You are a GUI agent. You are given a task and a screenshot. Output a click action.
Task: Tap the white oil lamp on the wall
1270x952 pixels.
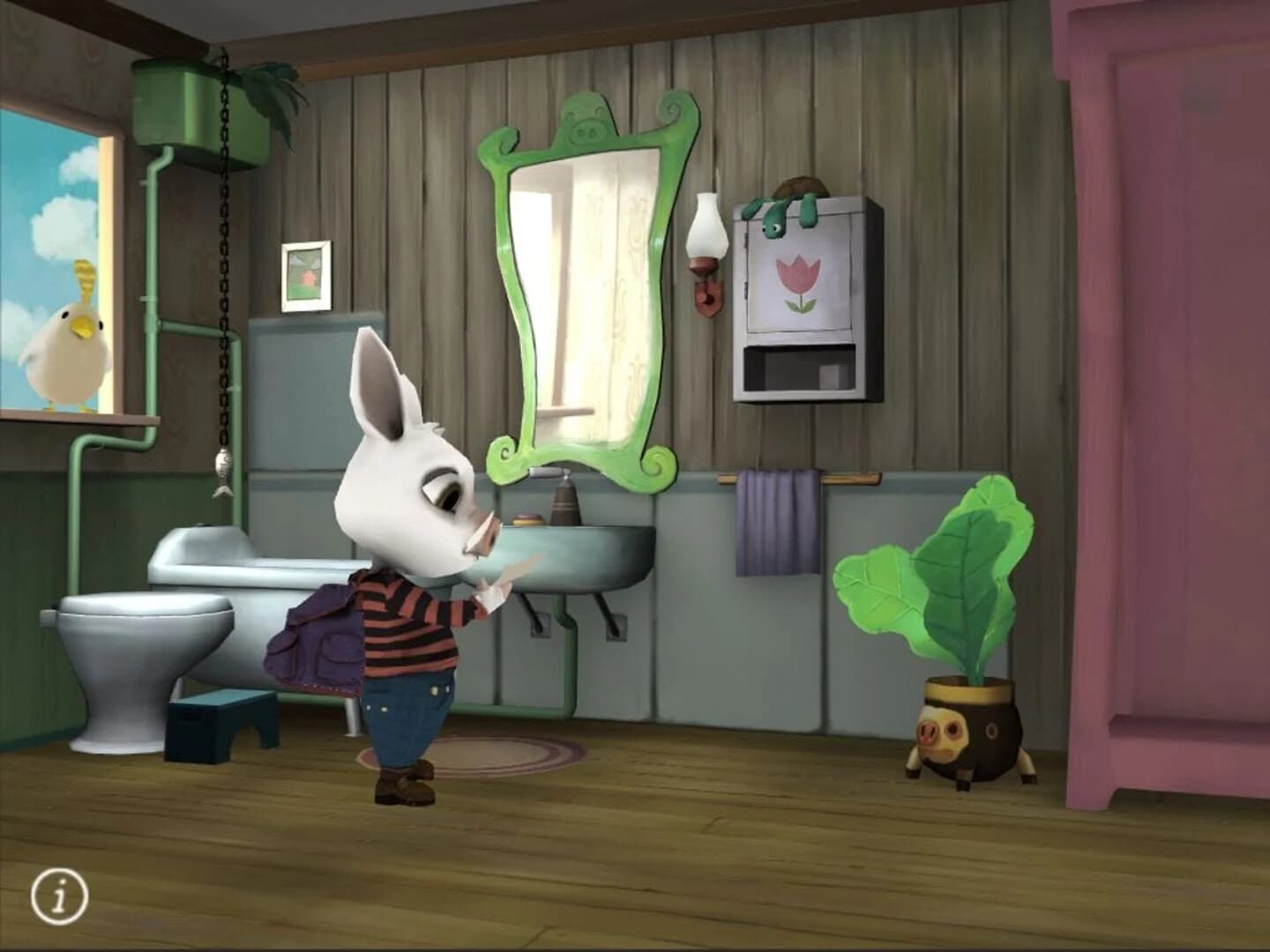[703, 238]
